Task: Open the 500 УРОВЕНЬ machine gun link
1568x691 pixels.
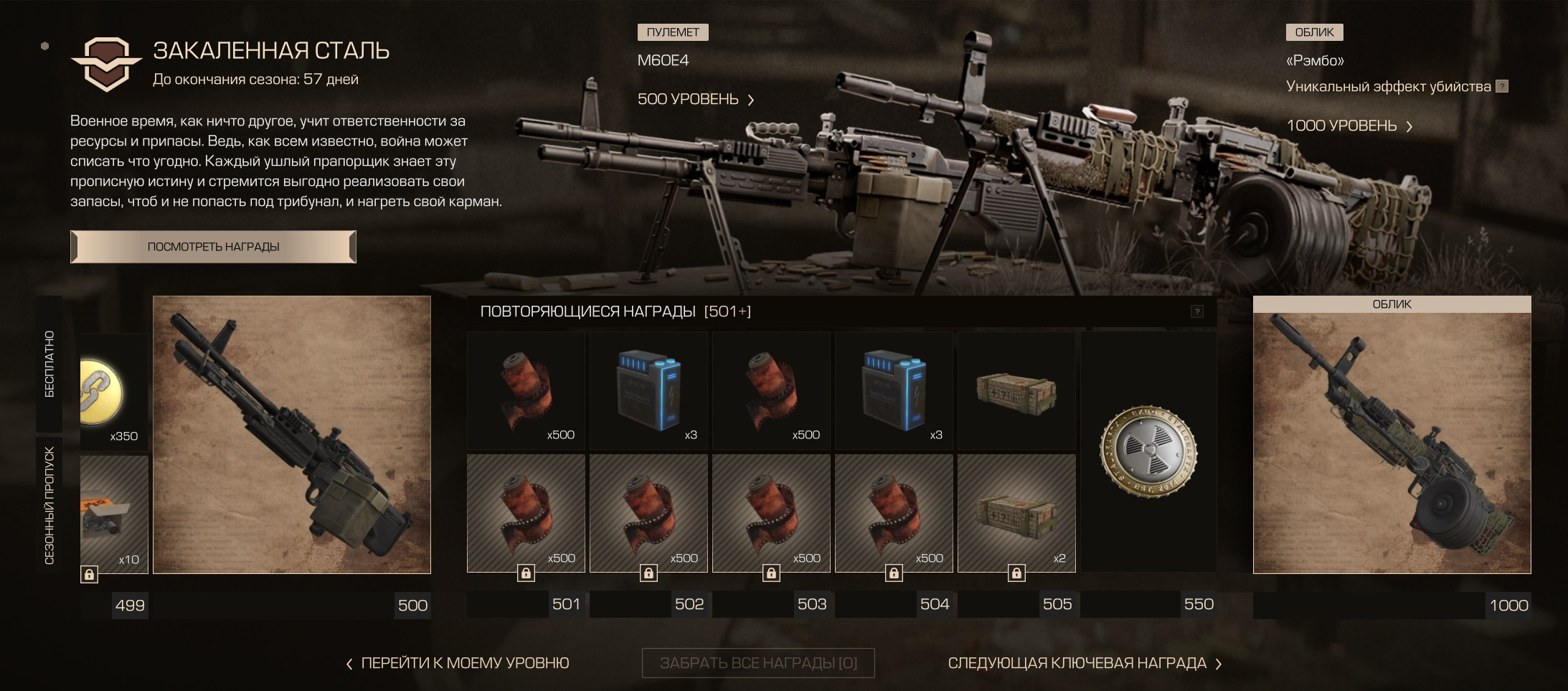Action: click(695, 100)
